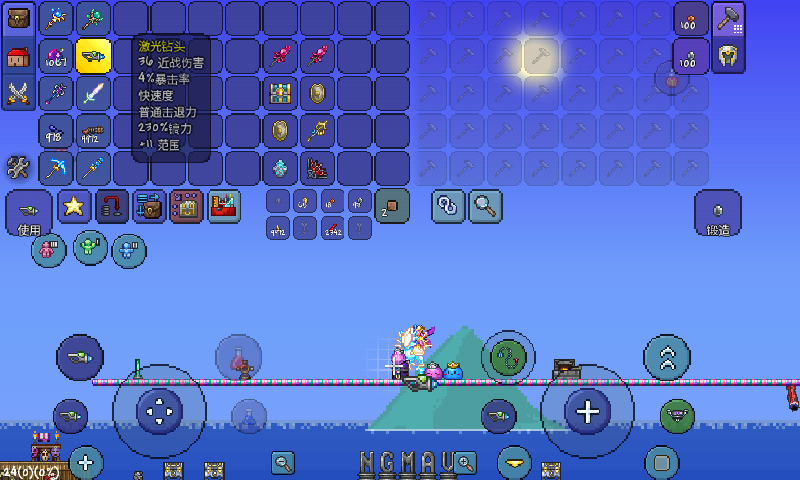Use the red healing potion quick button
Image resolution: width=800 pixels, height=480 pixels.
click(x=239, y=358)
